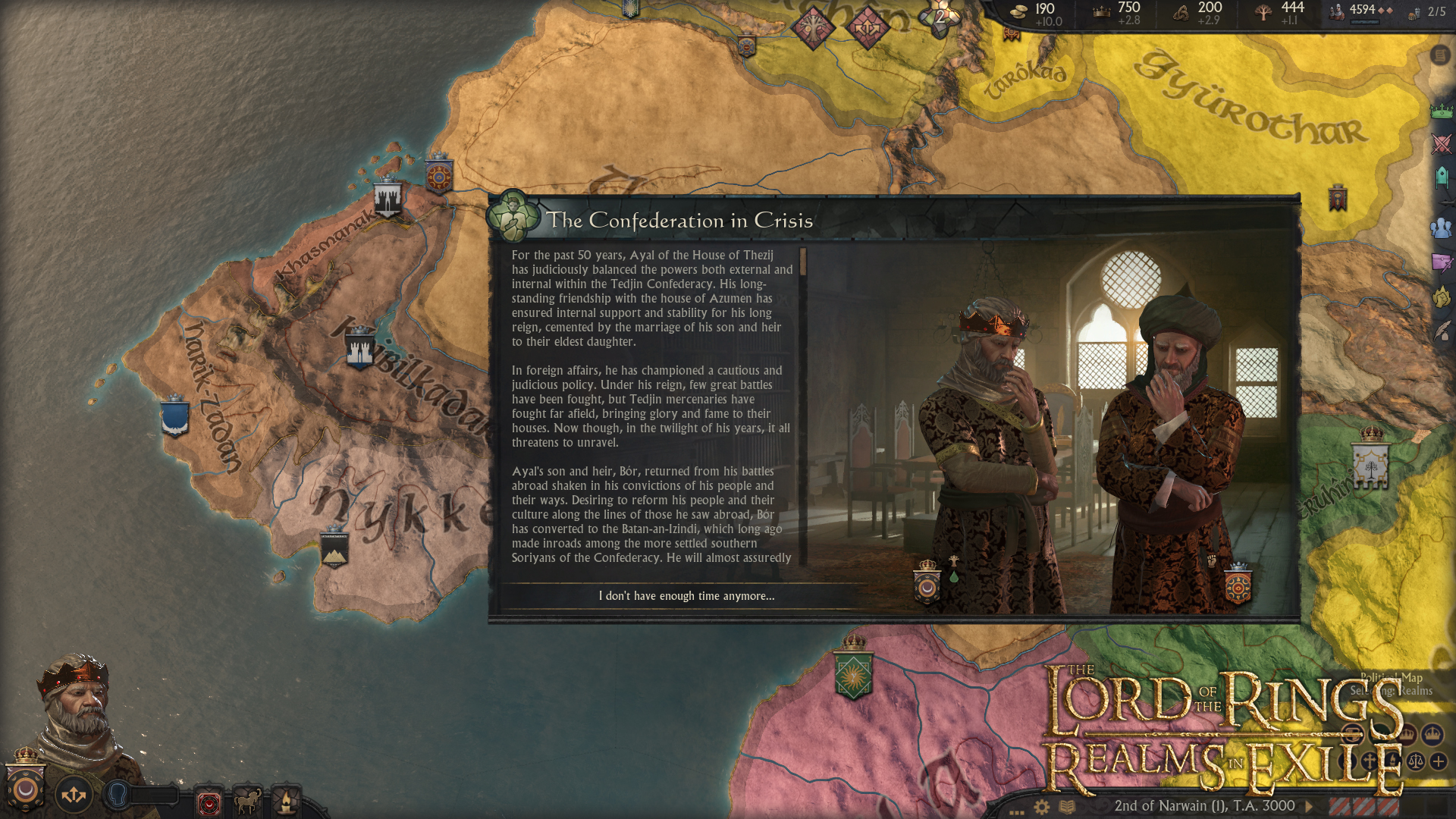Click the zoom-in plus map button
1456x819 pixels.
1437,760
